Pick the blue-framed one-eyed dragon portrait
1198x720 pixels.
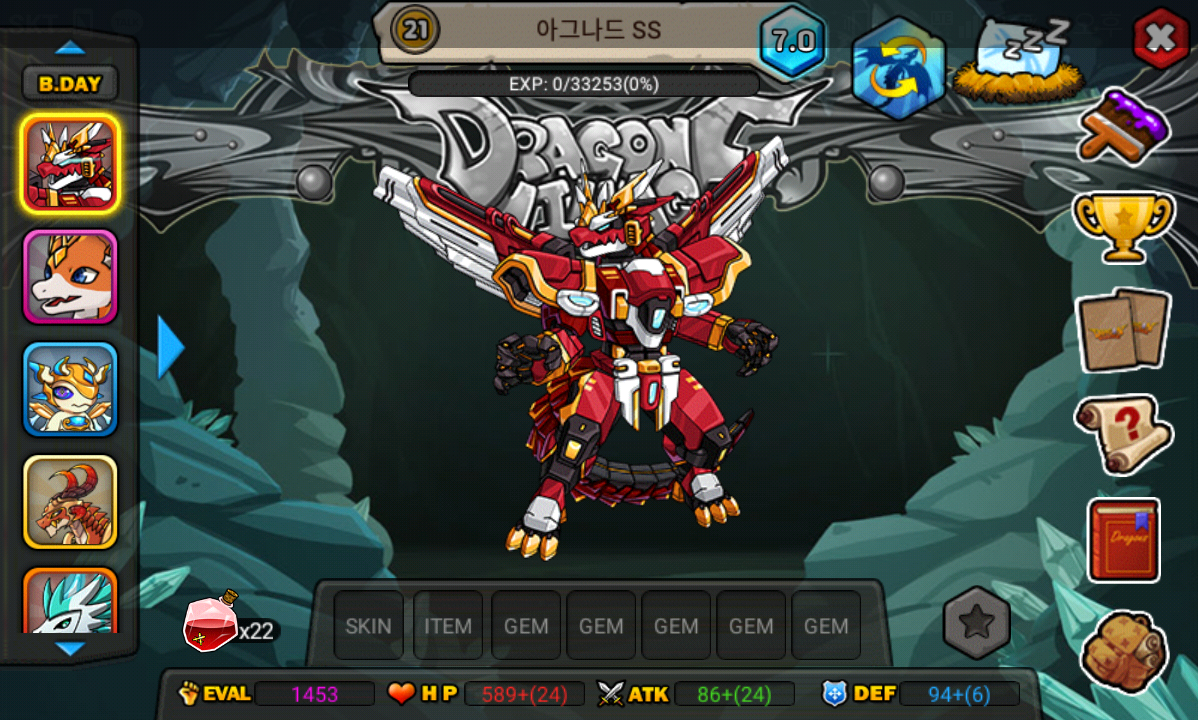(70, 390)
